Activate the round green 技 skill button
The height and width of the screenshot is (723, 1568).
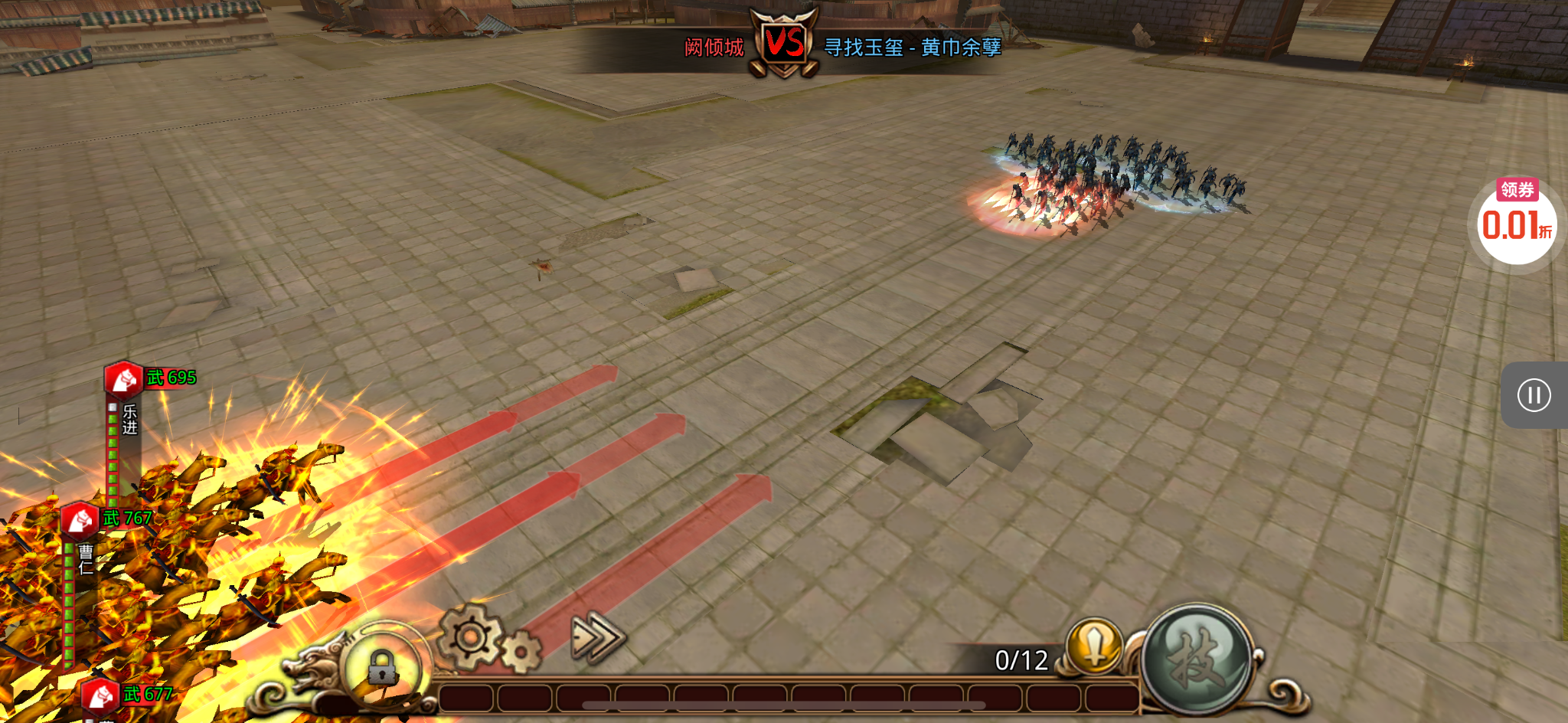tap(1197, 659)
